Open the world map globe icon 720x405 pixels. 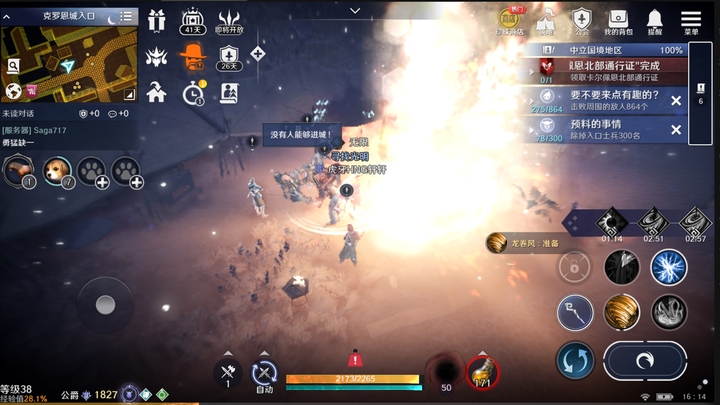point(14,91)
